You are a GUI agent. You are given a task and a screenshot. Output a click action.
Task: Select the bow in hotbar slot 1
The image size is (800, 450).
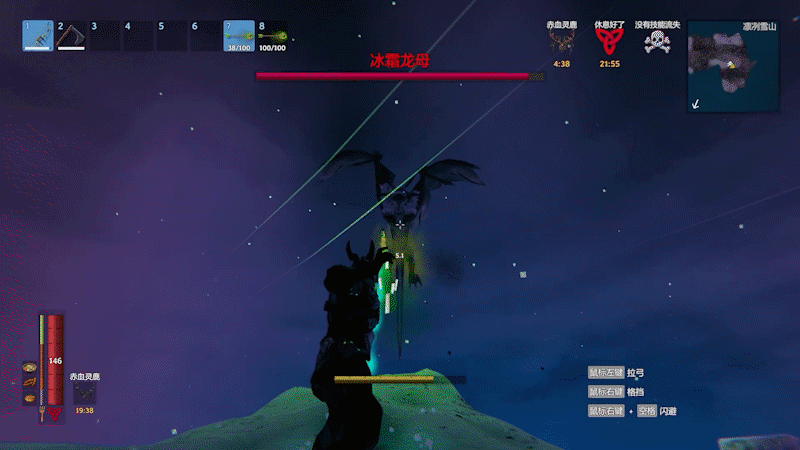[37, 36]
